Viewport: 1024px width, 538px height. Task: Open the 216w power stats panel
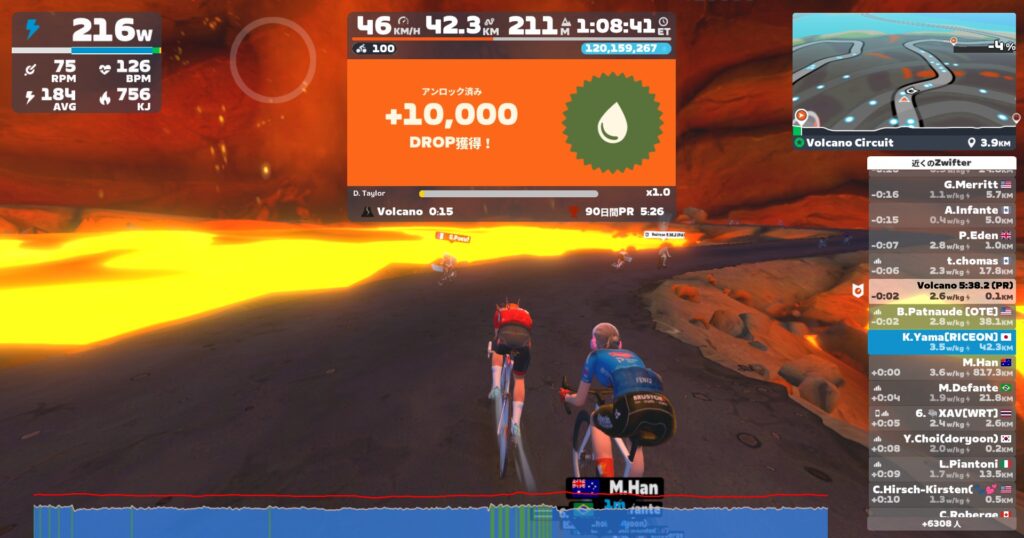pos(86,62)
